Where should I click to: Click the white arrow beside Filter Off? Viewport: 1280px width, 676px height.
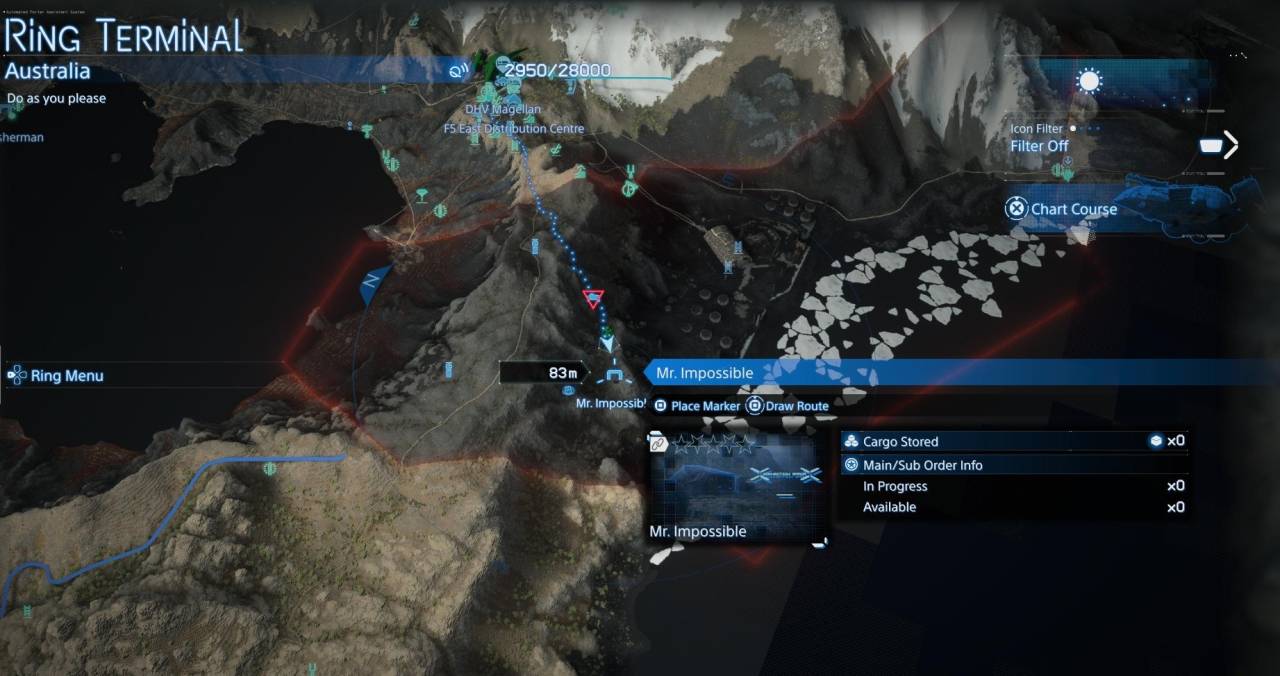(1231, 146)
